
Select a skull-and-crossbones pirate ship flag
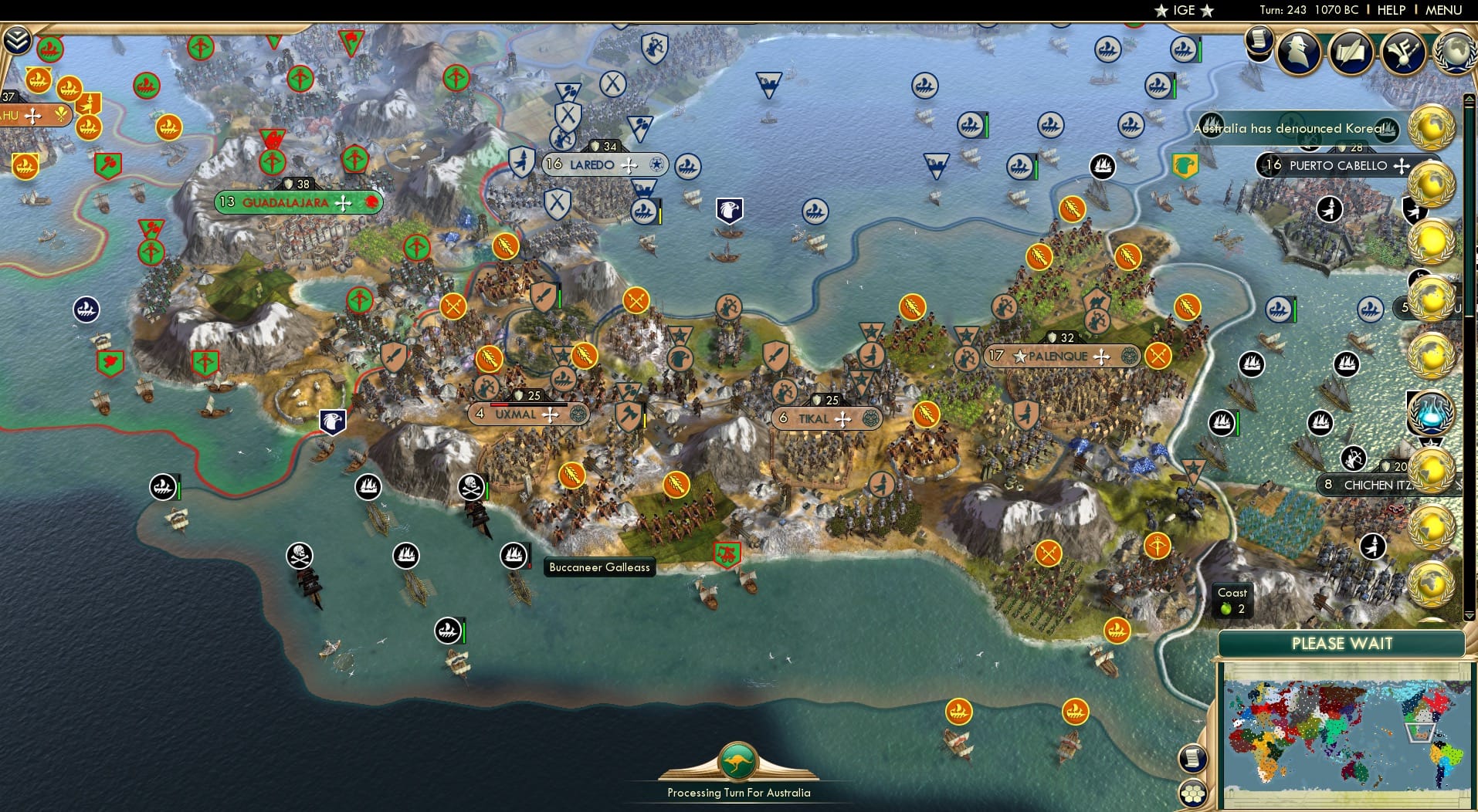tap(470, 487)
